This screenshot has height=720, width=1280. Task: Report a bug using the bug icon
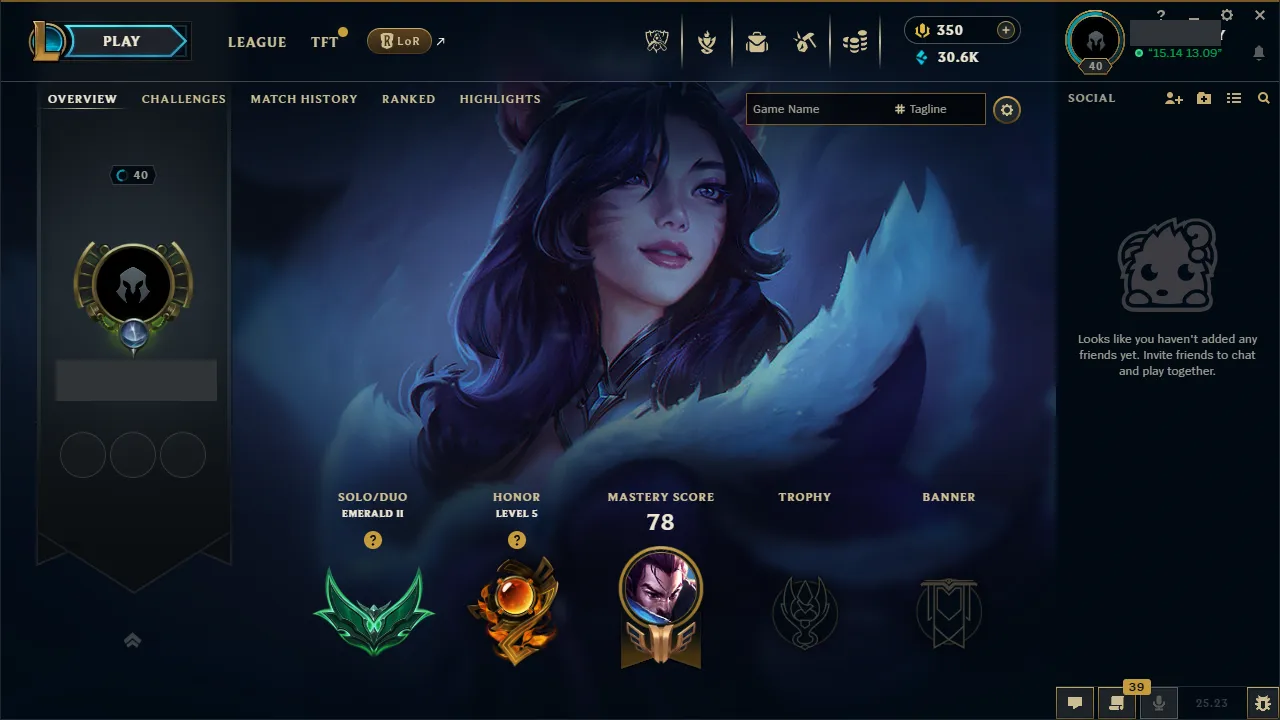point(1264,703)
